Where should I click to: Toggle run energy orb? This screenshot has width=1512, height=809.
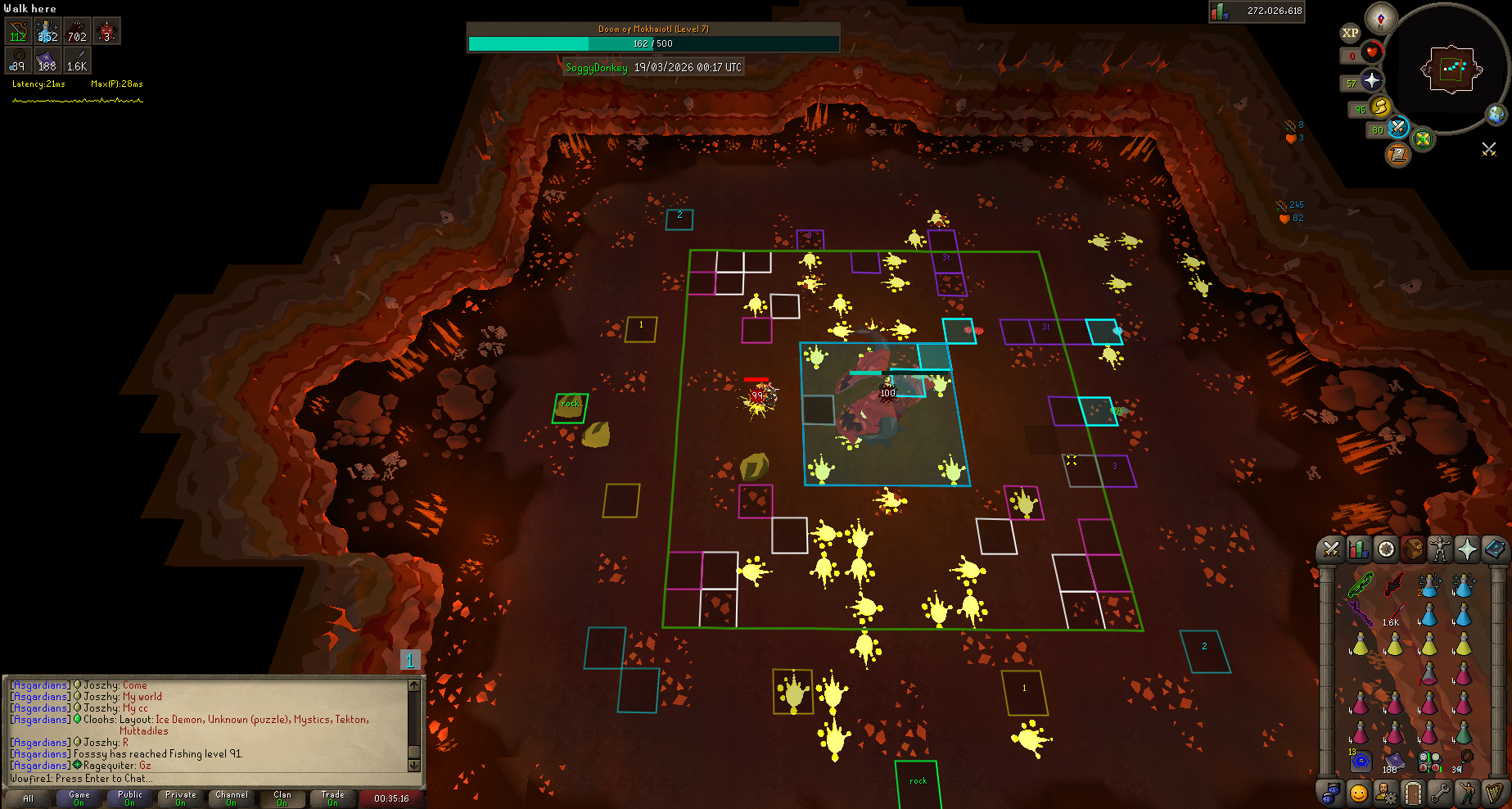[x=1381, y=106]
